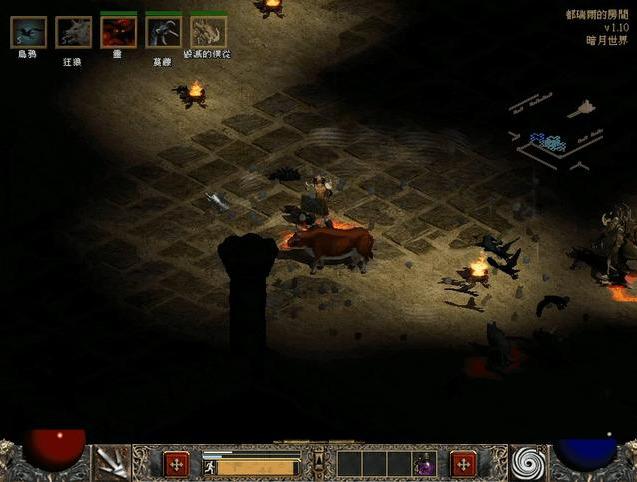Image resolution: width=637 pixels, height=482 pixels.
Task: Use the purple potion in the belt
Action: [425, 465]
